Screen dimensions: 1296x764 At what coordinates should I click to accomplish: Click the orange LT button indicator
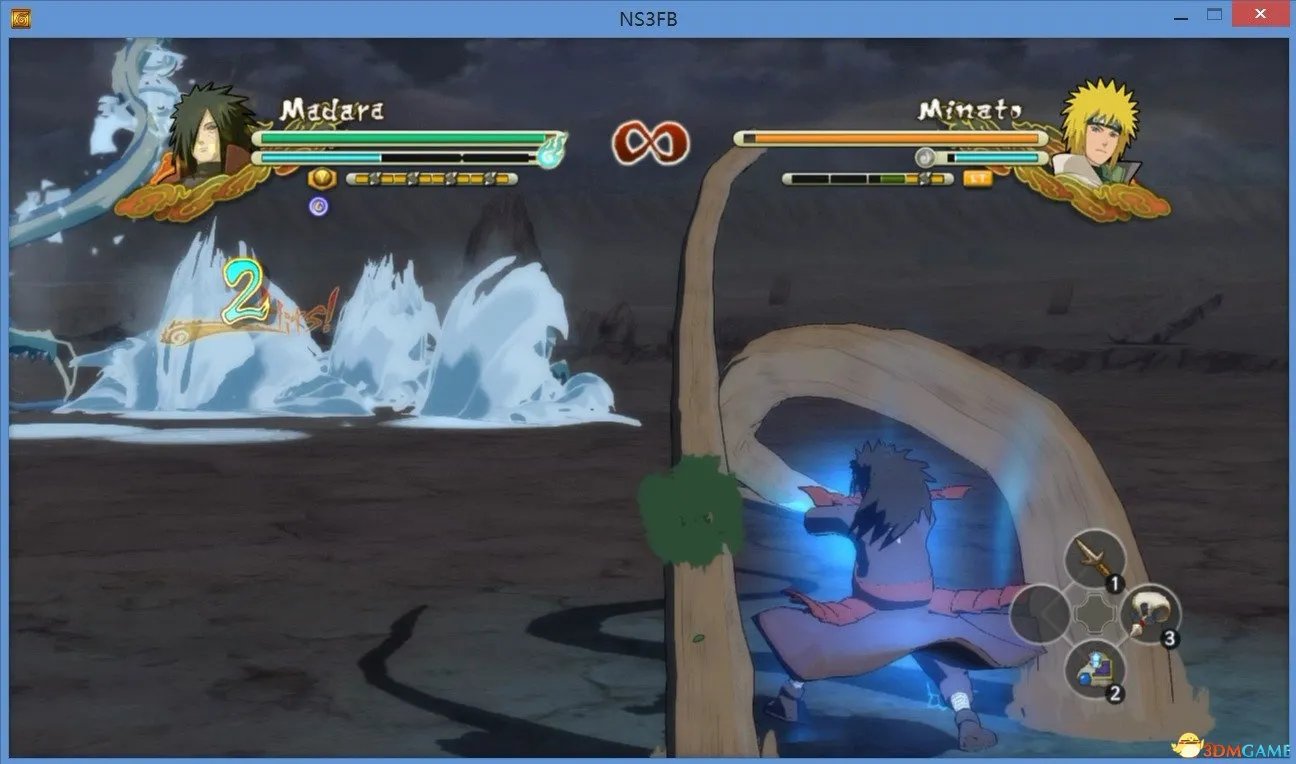tap(977, 178)
